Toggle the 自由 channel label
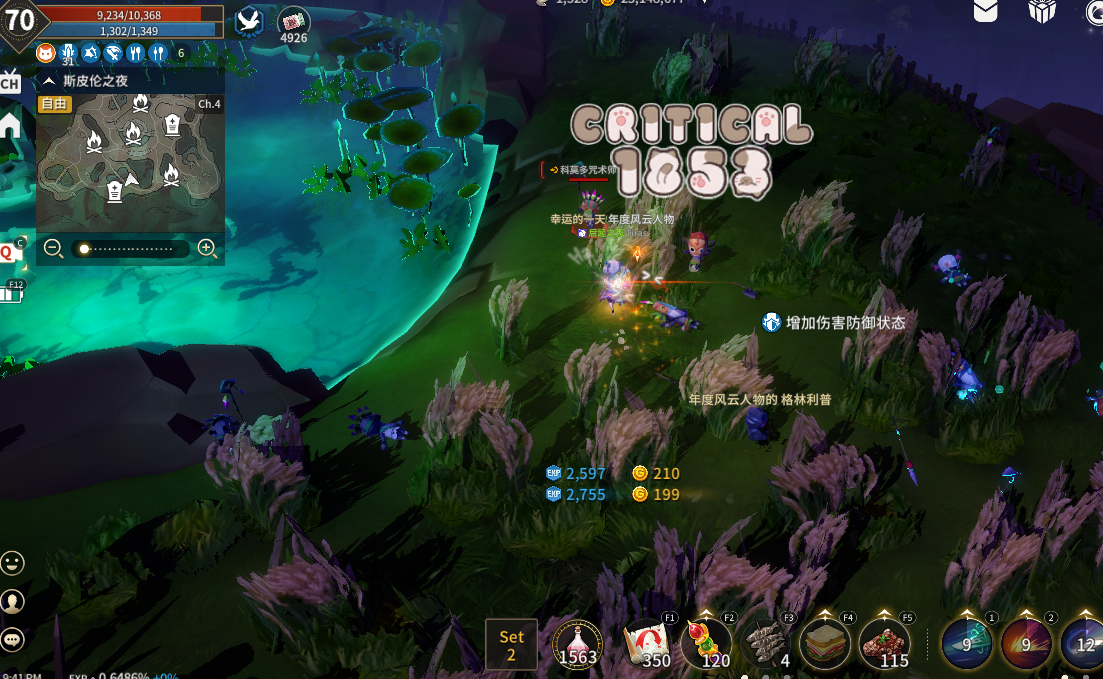The image size is (1103, 679). pyautogui.click(x=54, y=103)
